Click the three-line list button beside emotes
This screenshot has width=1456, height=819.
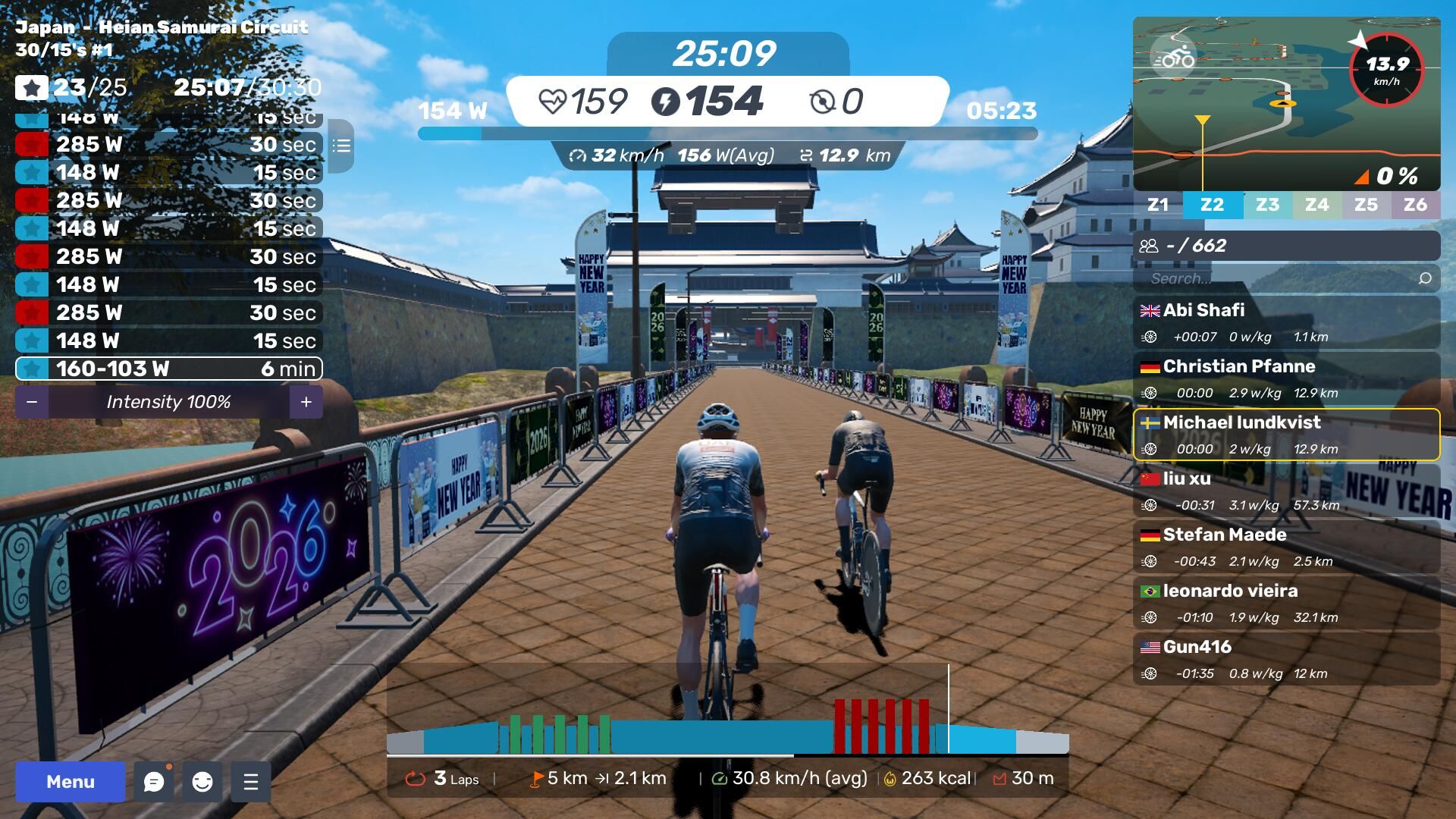[251, 782]
